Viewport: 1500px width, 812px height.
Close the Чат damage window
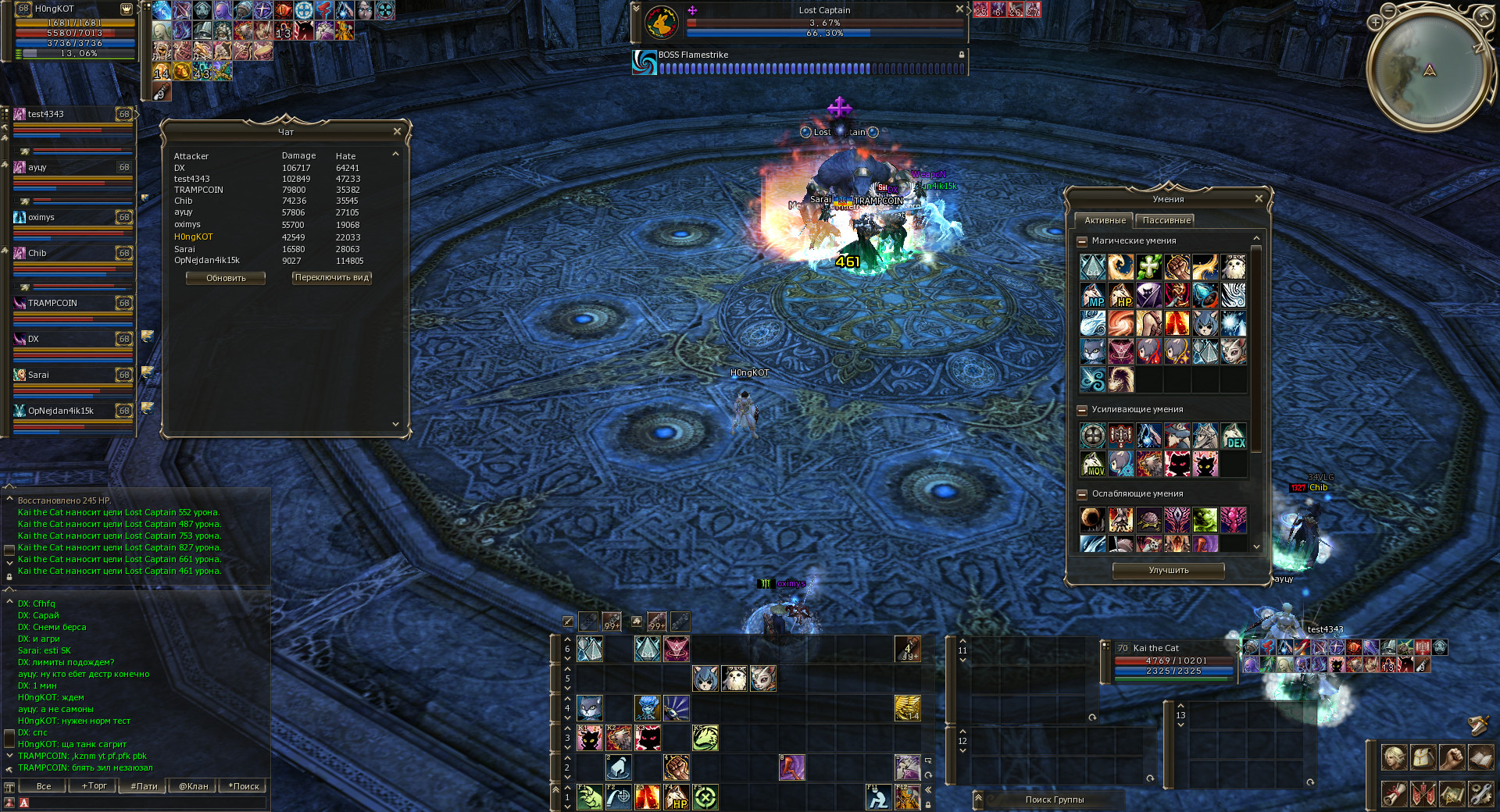click(x=397, y=131)
